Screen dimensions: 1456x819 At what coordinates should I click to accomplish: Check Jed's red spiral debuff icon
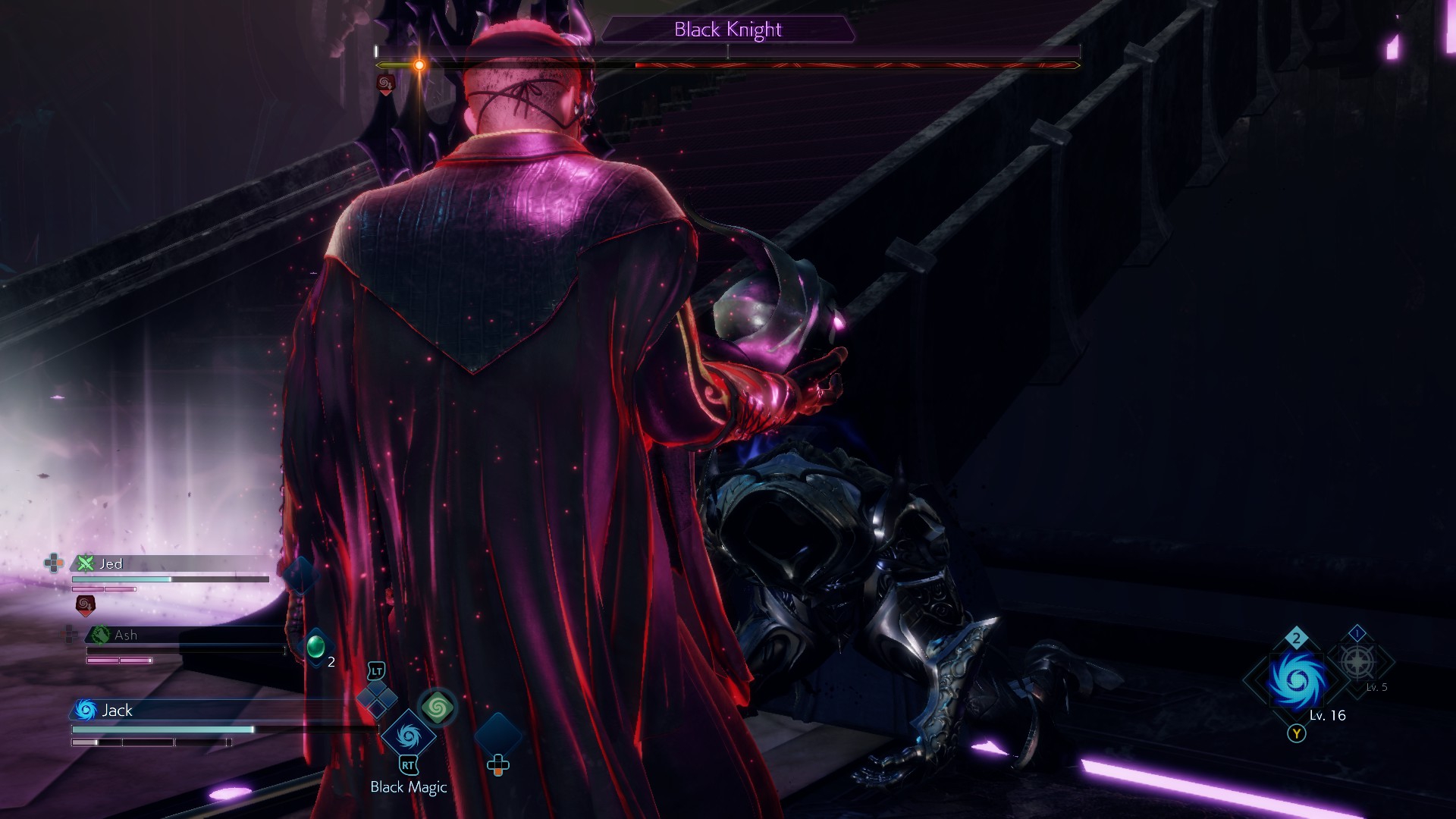click(85, 604)
